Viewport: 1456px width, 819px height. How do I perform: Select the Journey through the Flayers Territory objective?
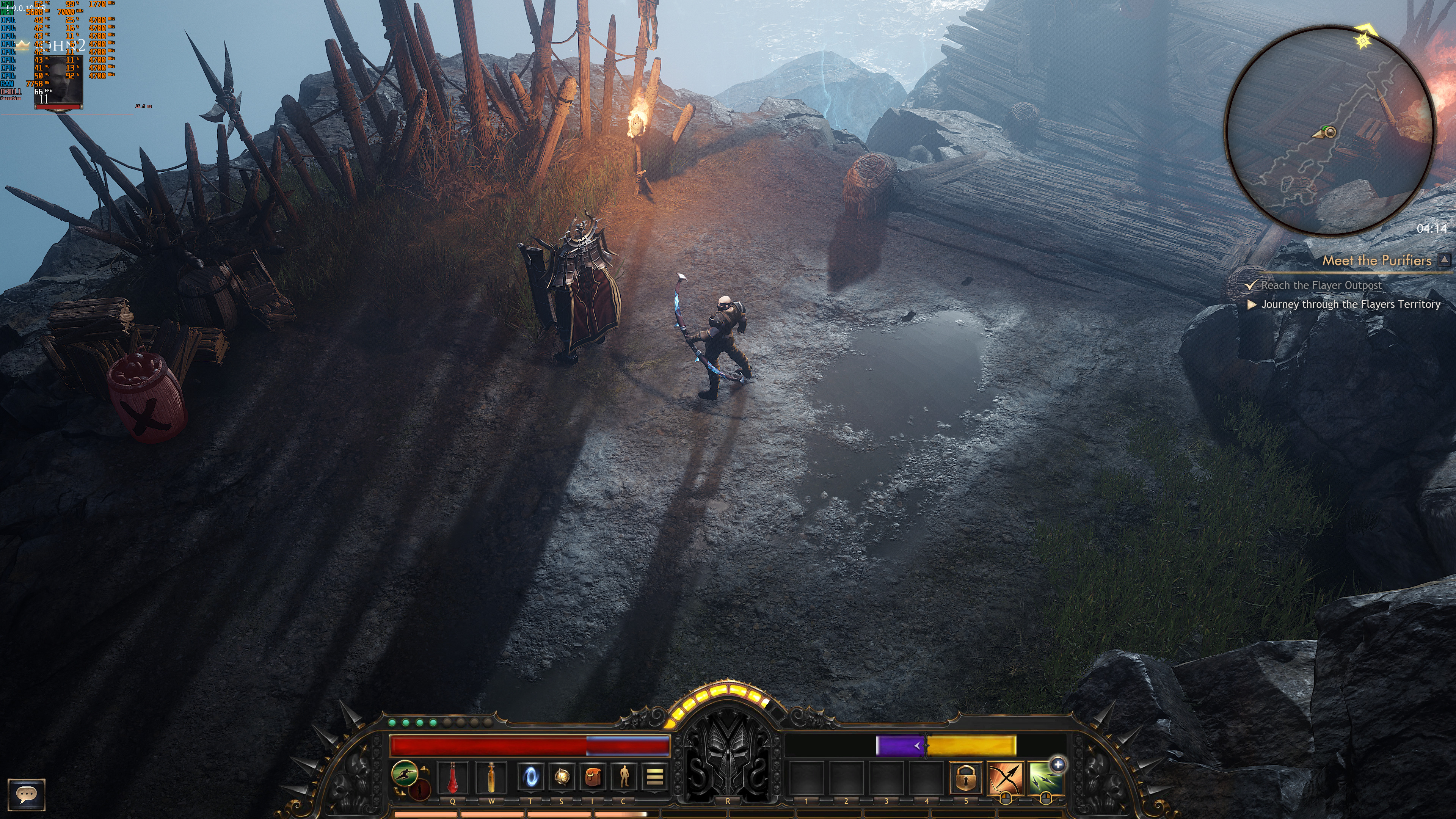click(x=1350, y=304)
